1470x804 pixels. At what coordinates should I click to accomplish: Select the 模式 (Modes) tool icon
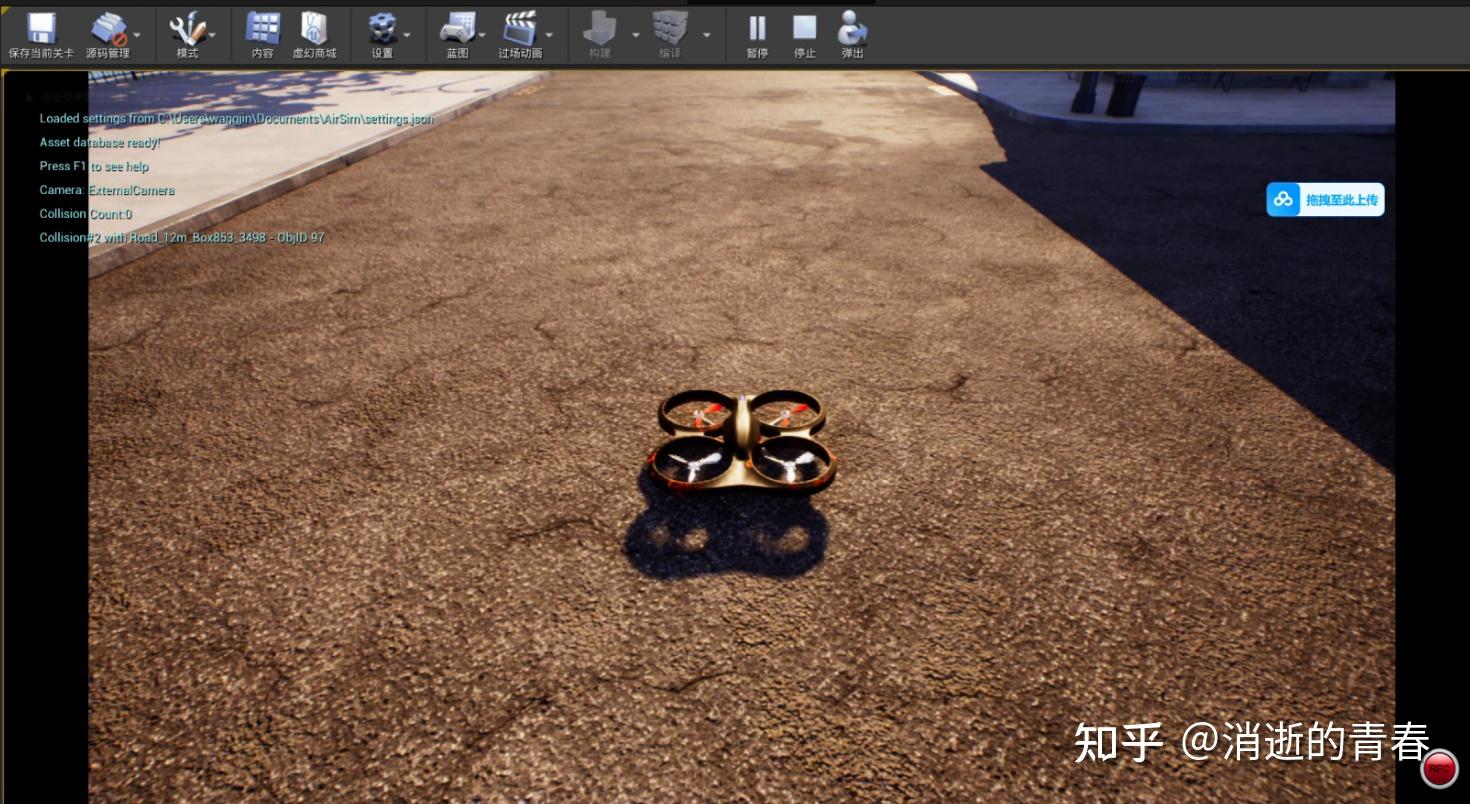(x=186, y=27)
